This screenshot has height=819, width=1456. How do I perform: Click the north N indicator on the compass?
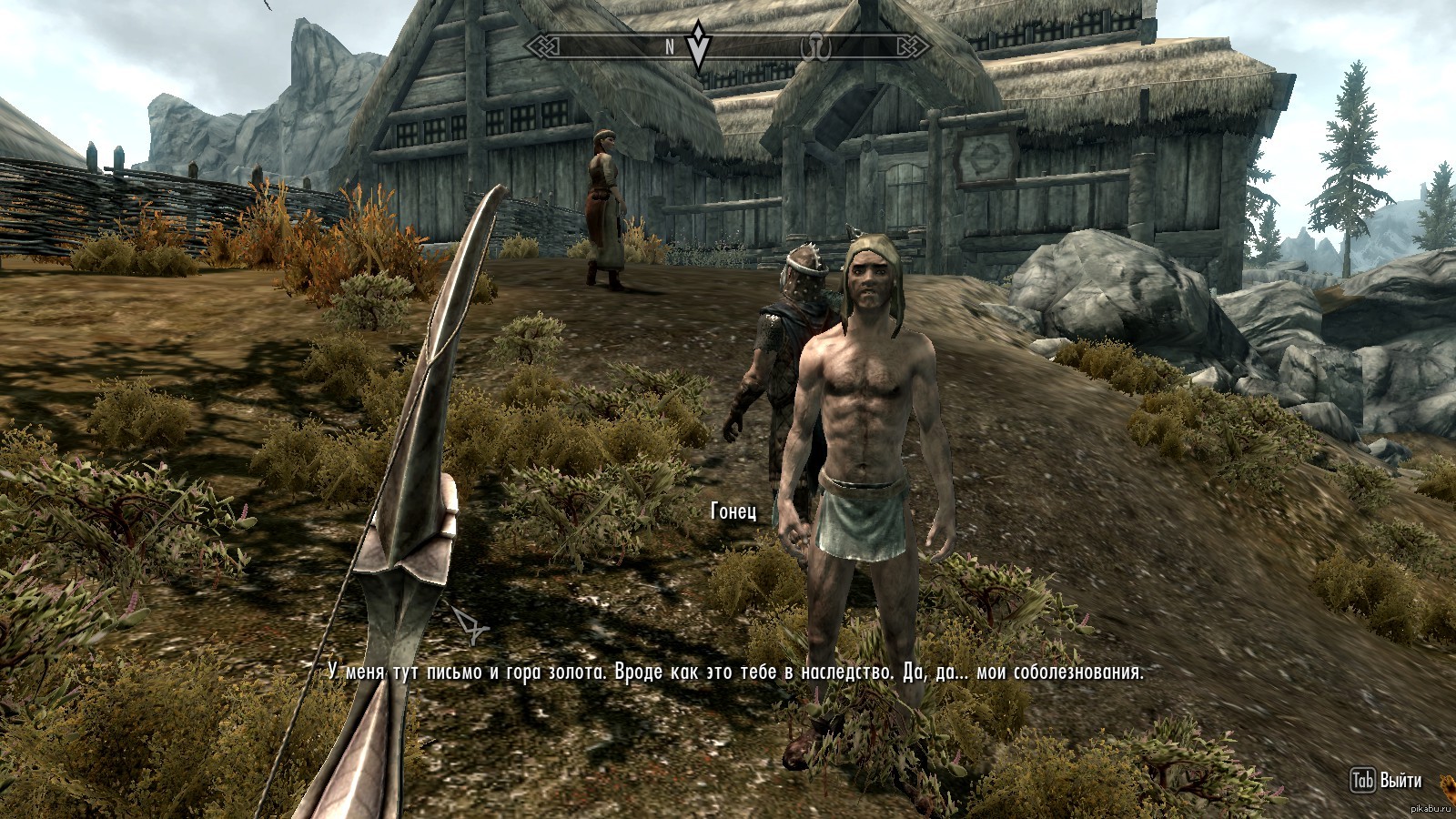tap(670, 47)
